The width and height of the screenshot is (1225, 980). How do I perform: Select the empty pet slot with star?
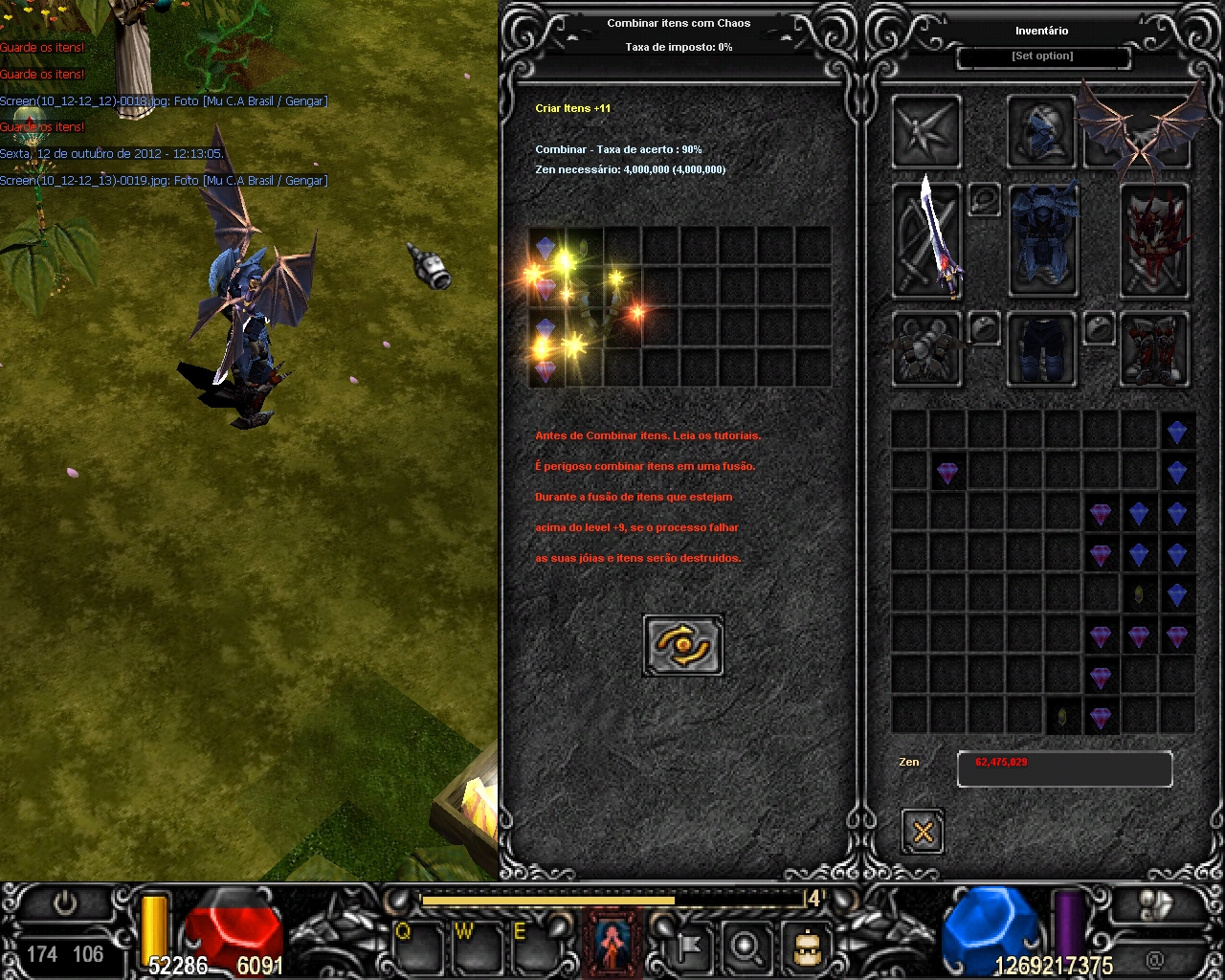tap(926, 132)
